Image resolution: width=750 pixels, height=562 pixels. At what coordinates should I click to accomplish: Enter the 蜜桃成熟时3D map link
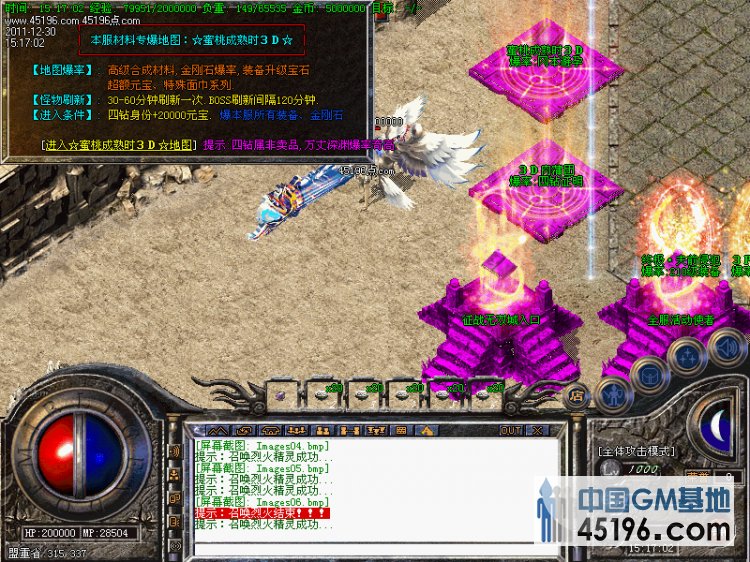tap(119, 145)
